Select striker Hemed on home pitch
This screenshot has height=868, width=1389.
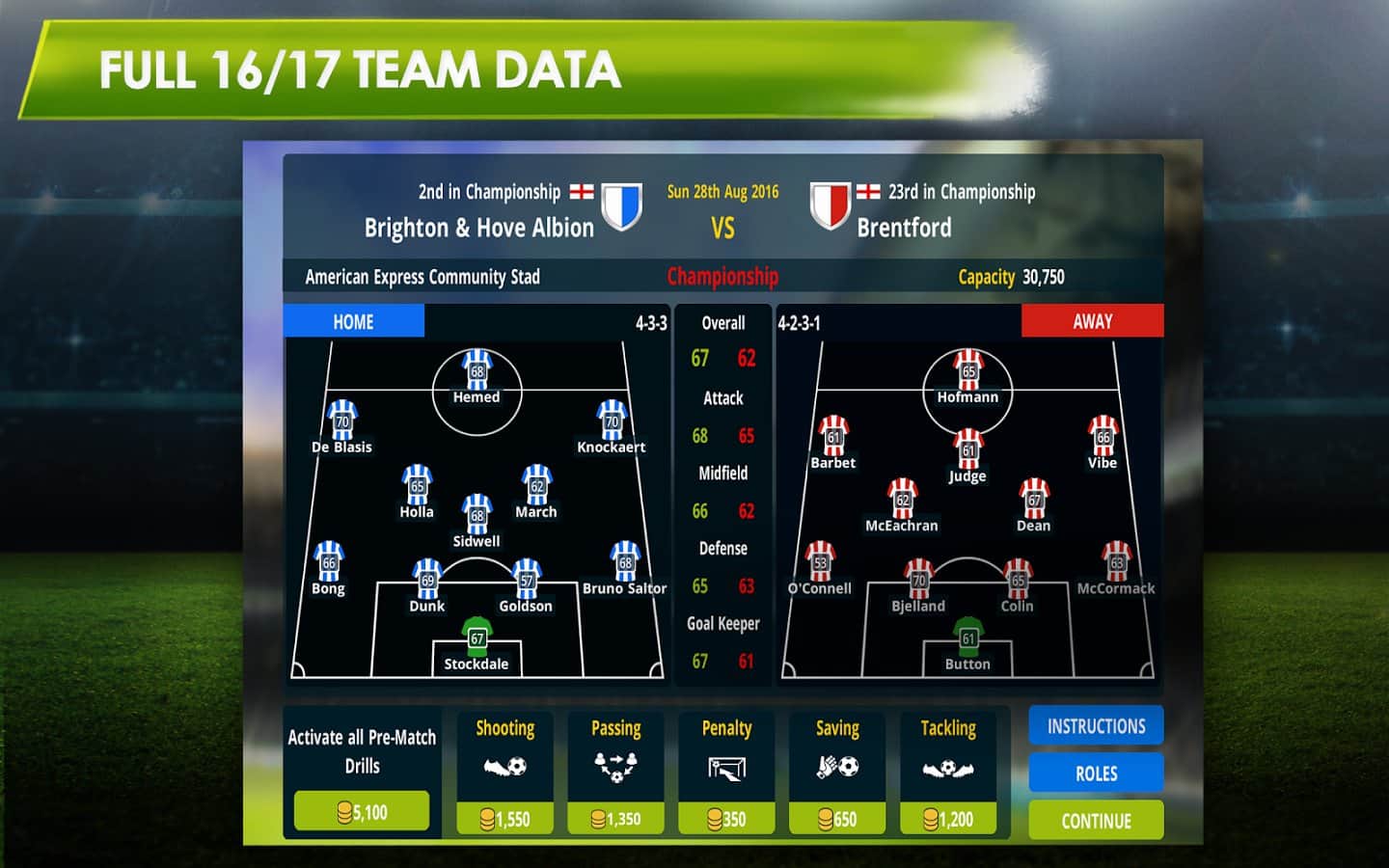click(477, 371)
